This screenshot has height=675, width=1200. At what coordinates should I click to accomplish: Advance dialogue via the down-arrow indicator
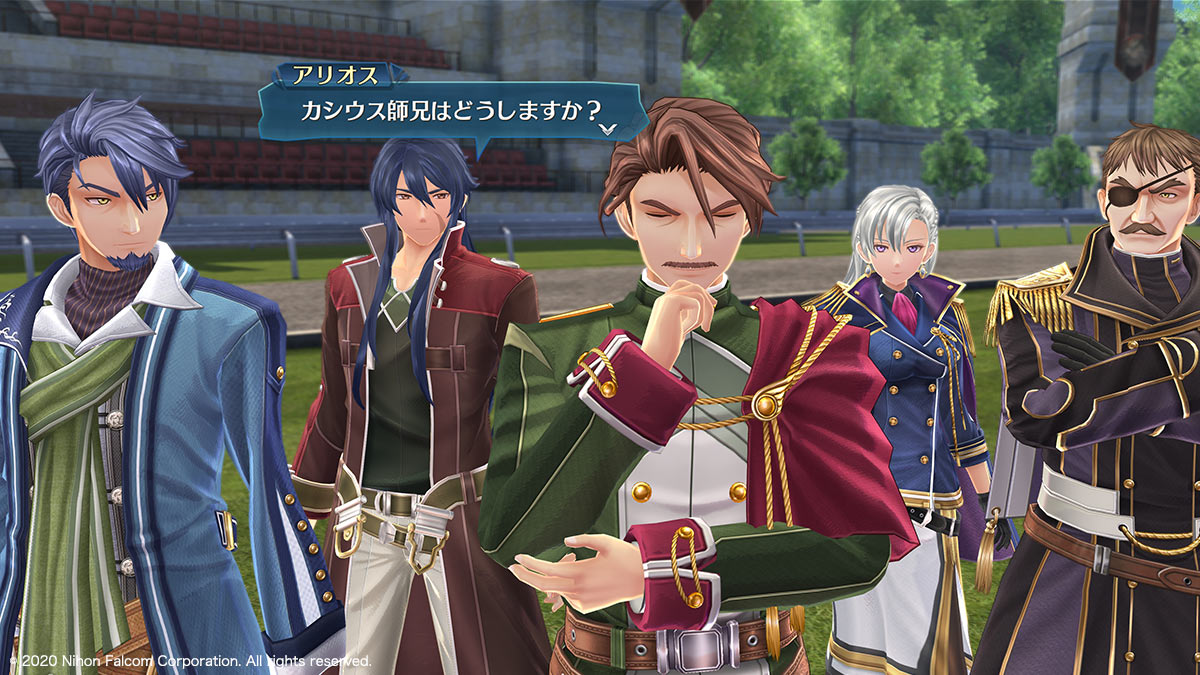[x=608, y=129]
